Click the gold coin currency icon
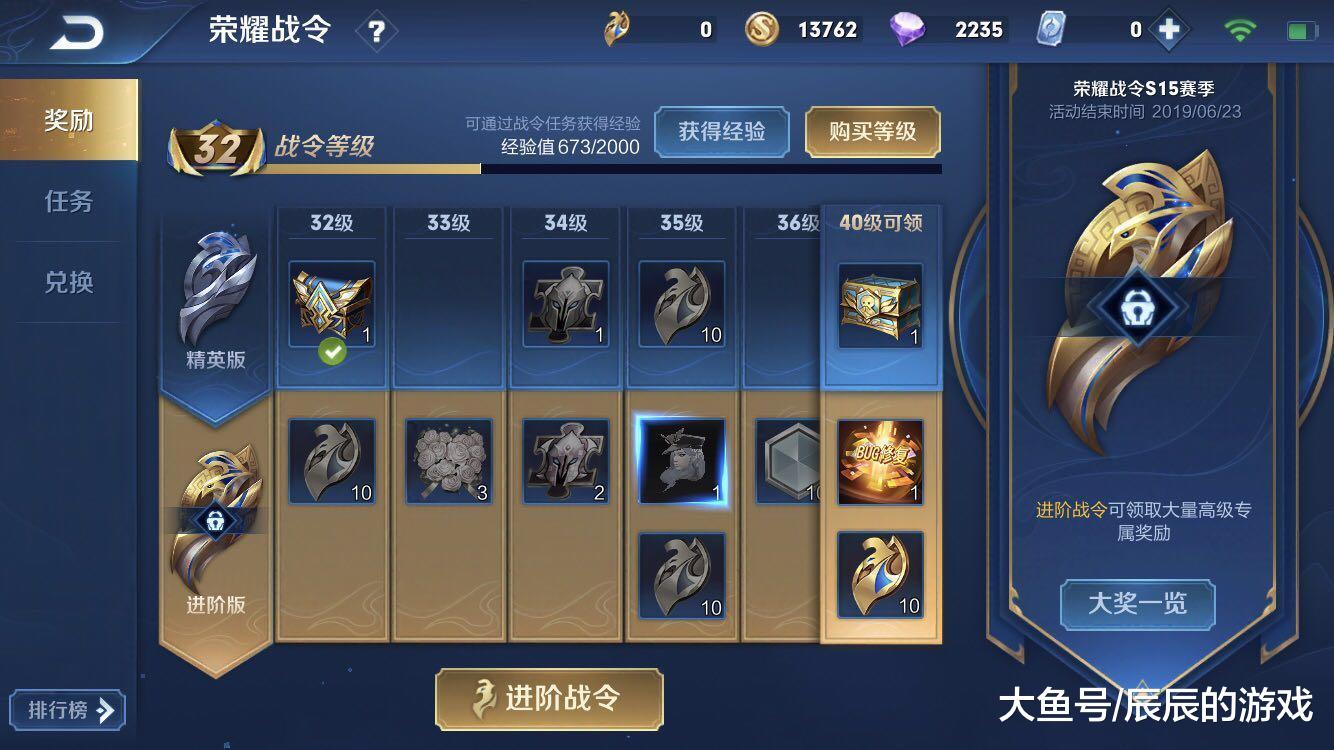 click(762, 30)
